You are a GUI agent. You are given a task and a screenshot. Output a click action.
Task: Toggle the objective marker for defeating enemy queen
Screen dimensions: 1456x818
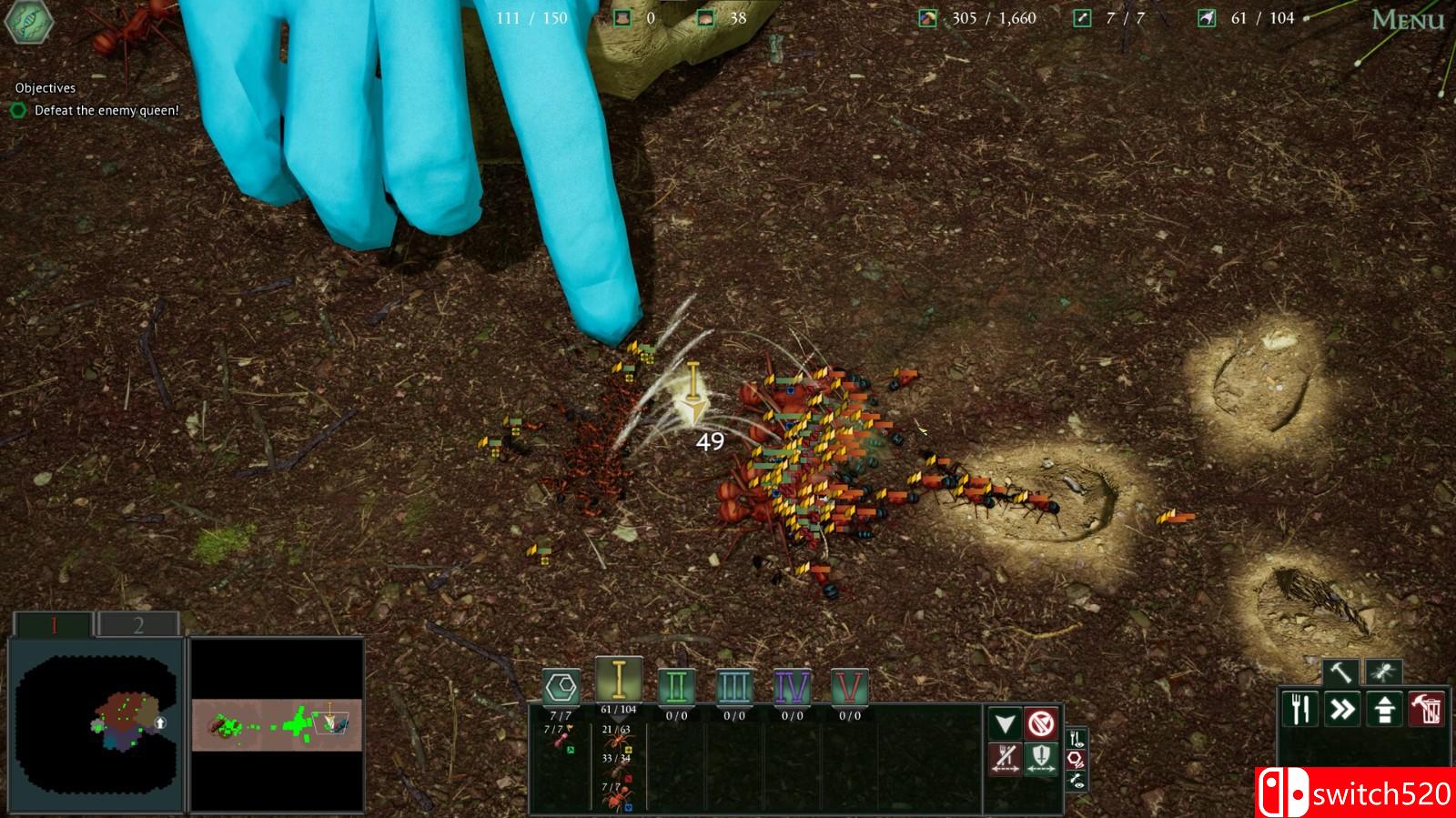tap(18, 109)
